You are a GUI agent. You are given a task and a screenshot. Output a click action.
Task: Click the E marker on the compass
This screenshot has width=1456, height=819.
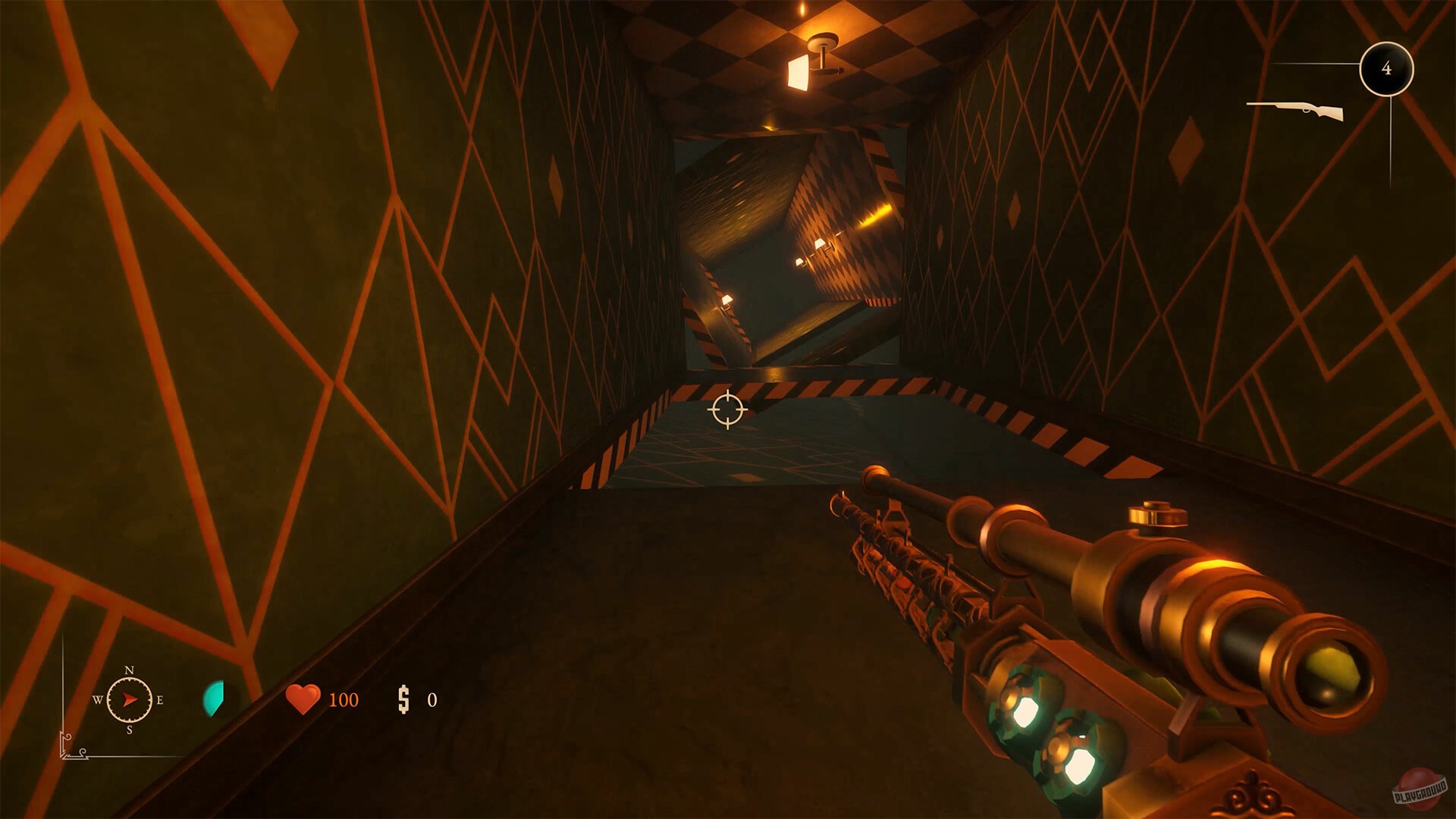(160, 701)
